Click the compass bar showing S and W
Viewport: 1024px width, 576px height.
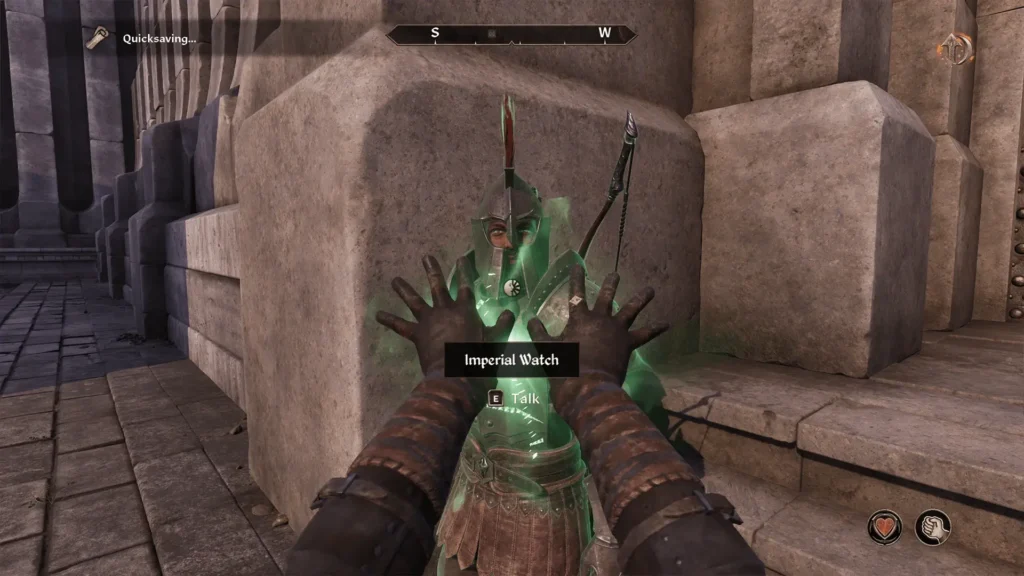(x=511, y=34)
